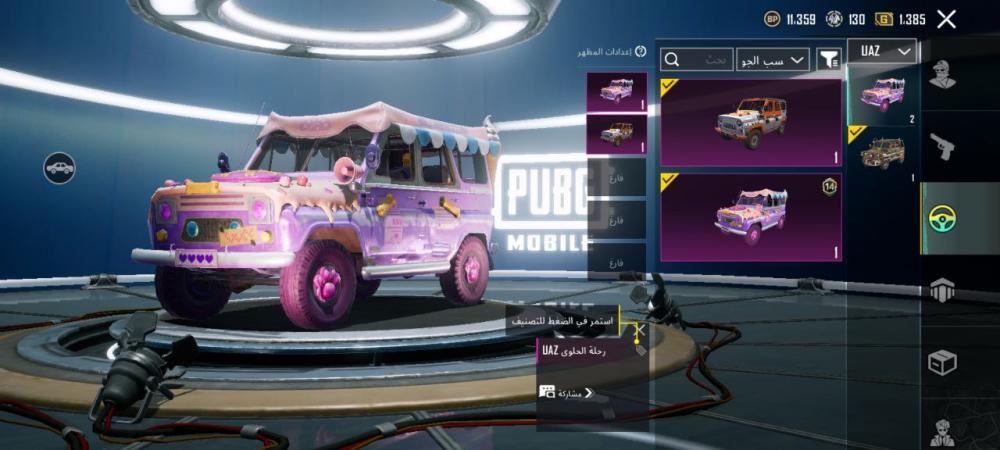Open the filter funnel options

click(x=829, y=60)
